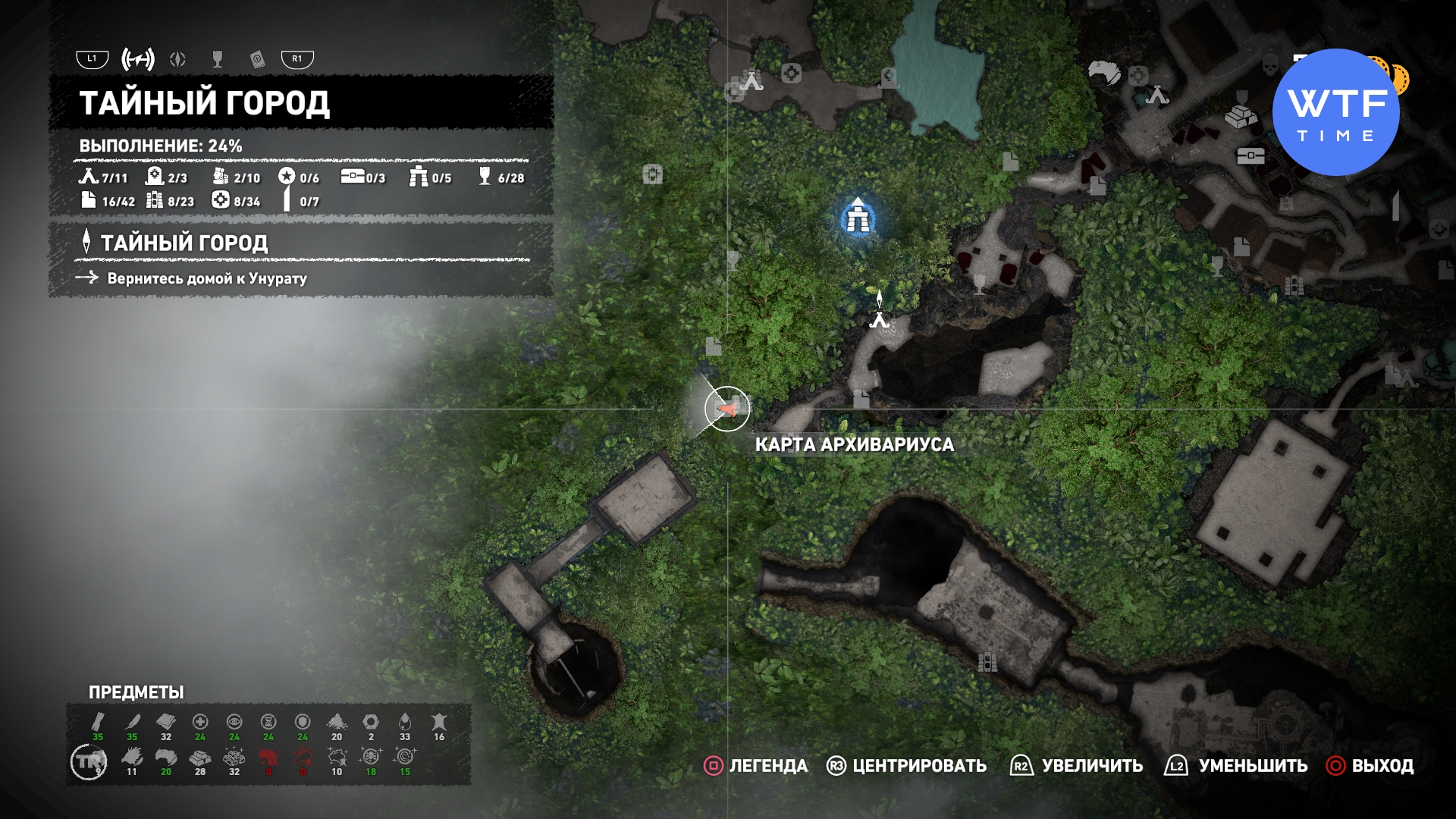Select the tombstone-shaped mural marker by the lake

[x=889, y=77]
